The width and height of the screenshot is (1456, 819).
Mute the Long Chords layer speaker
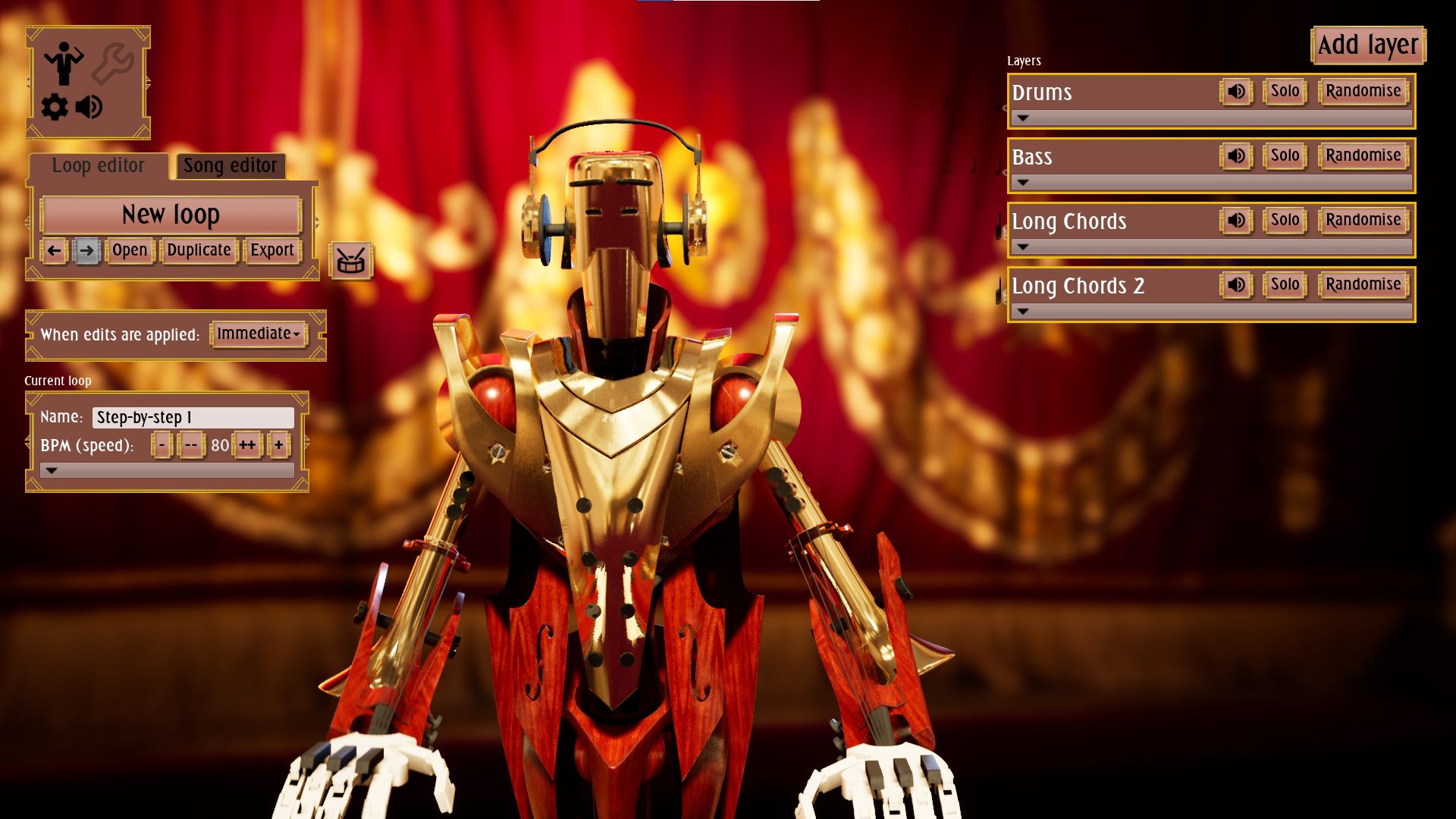click(1236, 221)
